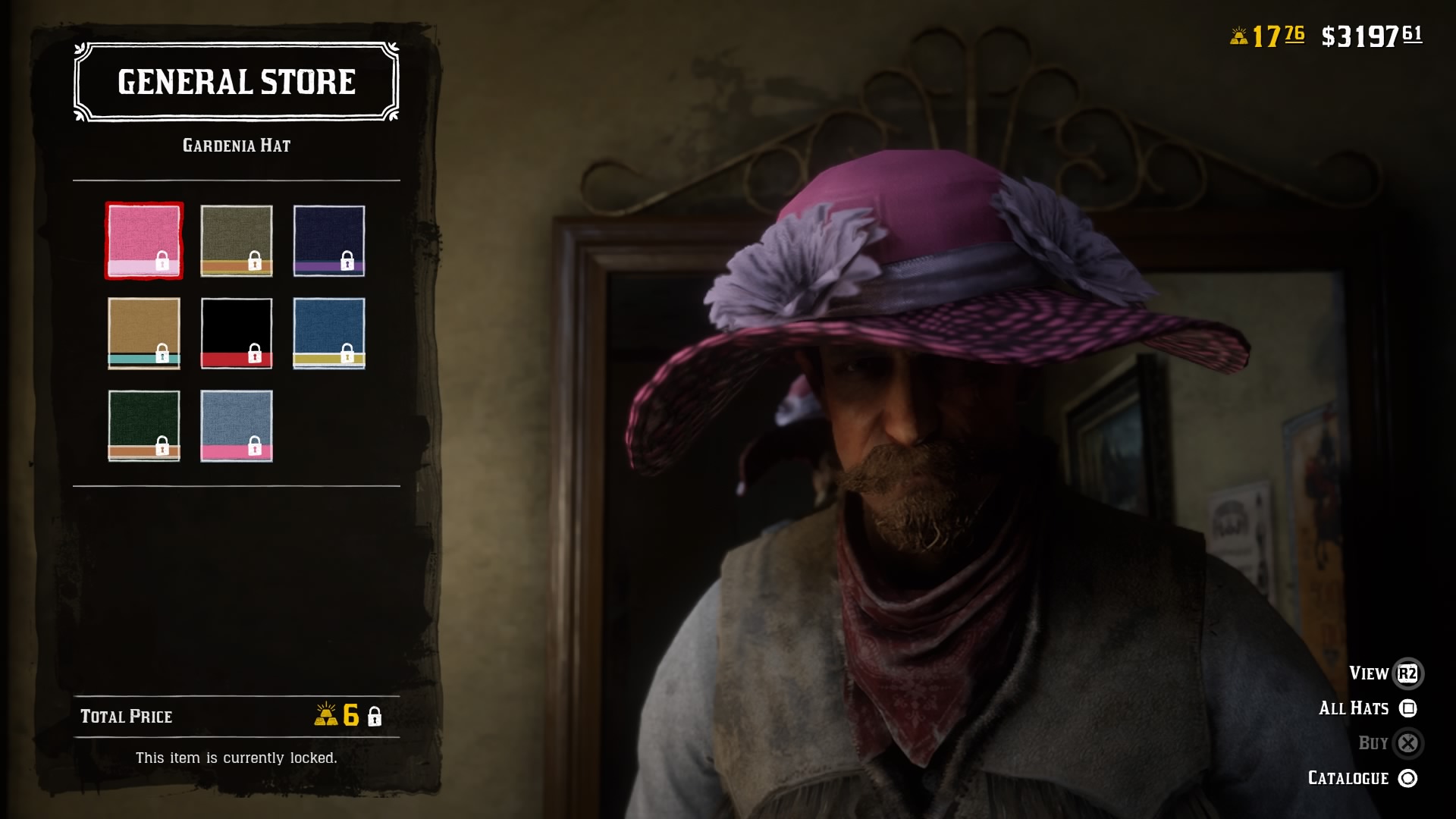This screenshot has width=1456, height=819.
Task: Click the padlock beside the gold price
Action: [375, 716]
